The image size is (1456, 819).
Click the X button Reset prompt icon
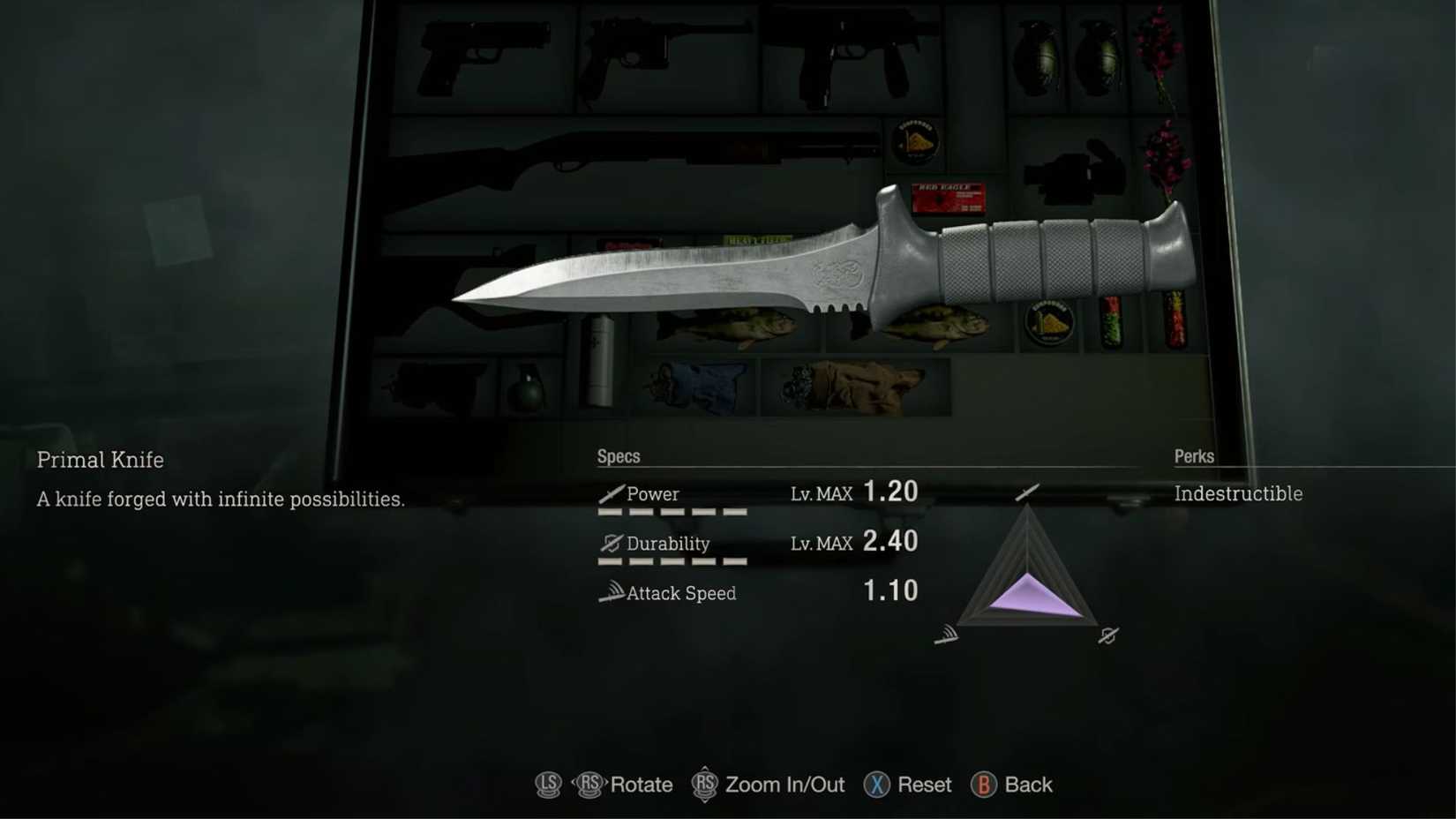pyautogui.click(x=876, y=785)
